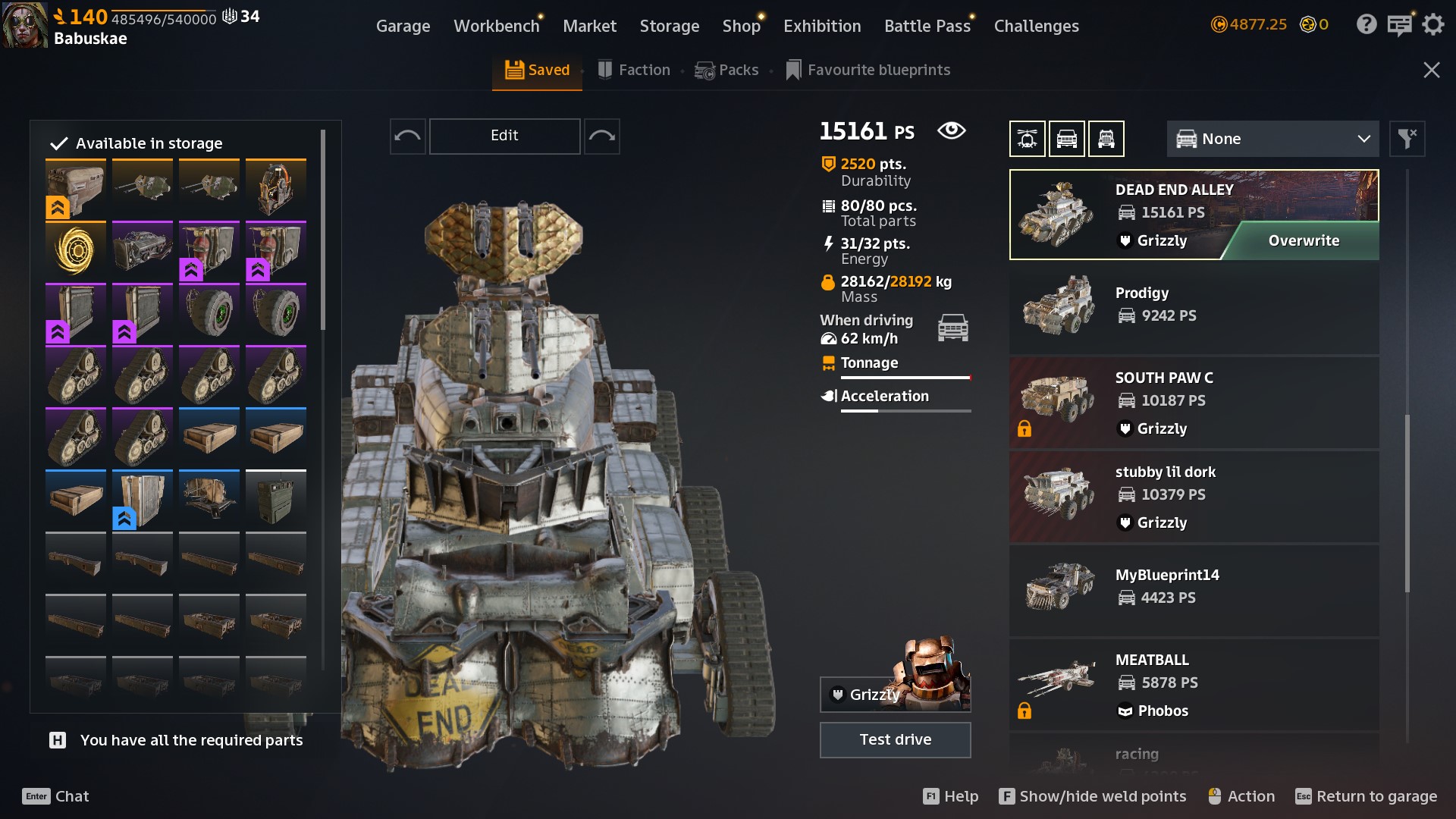The image size is (1456, 819).
Task: Open the Market
Action: click(589, 26)
